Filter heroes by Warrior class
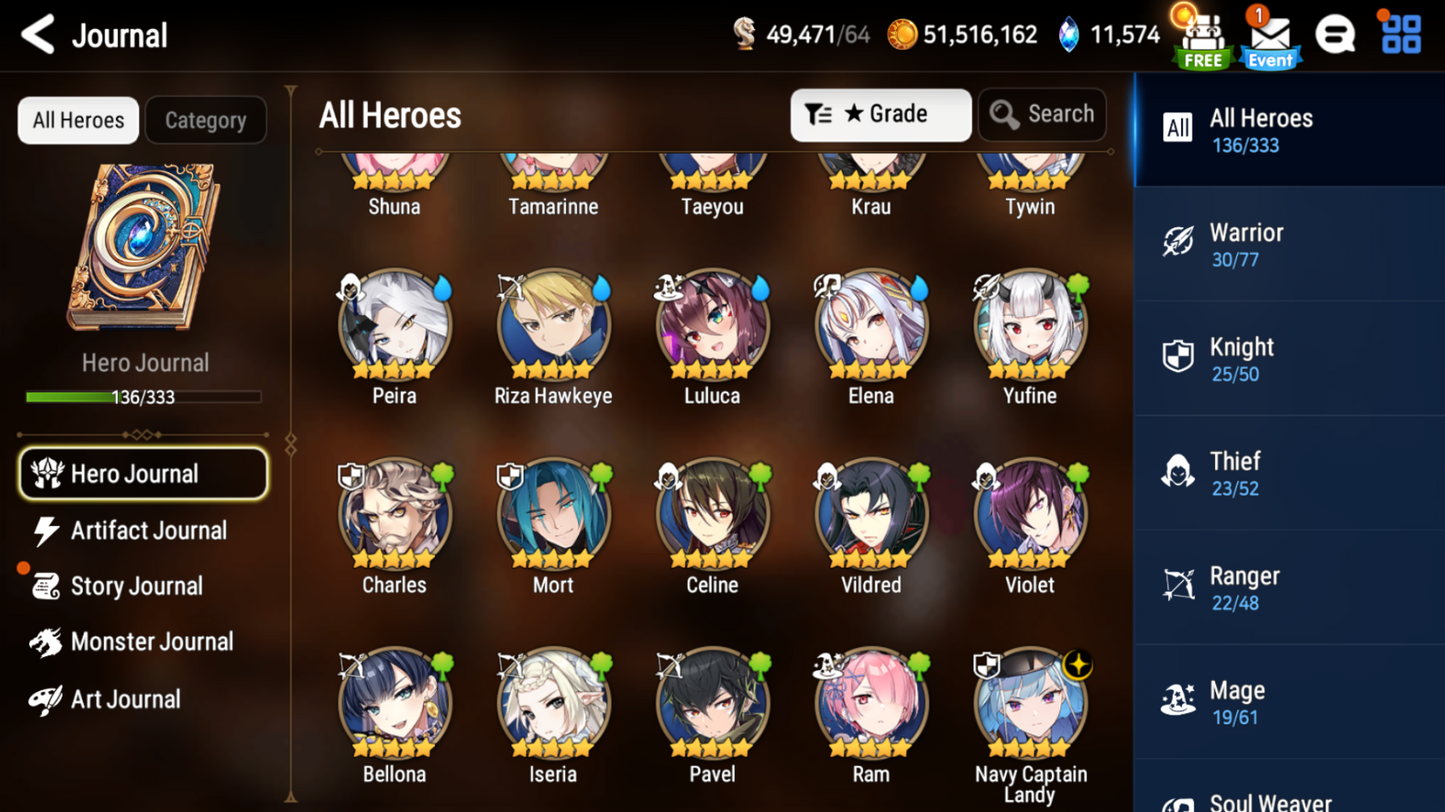The image size is (1445, 812). point(1288,245)
